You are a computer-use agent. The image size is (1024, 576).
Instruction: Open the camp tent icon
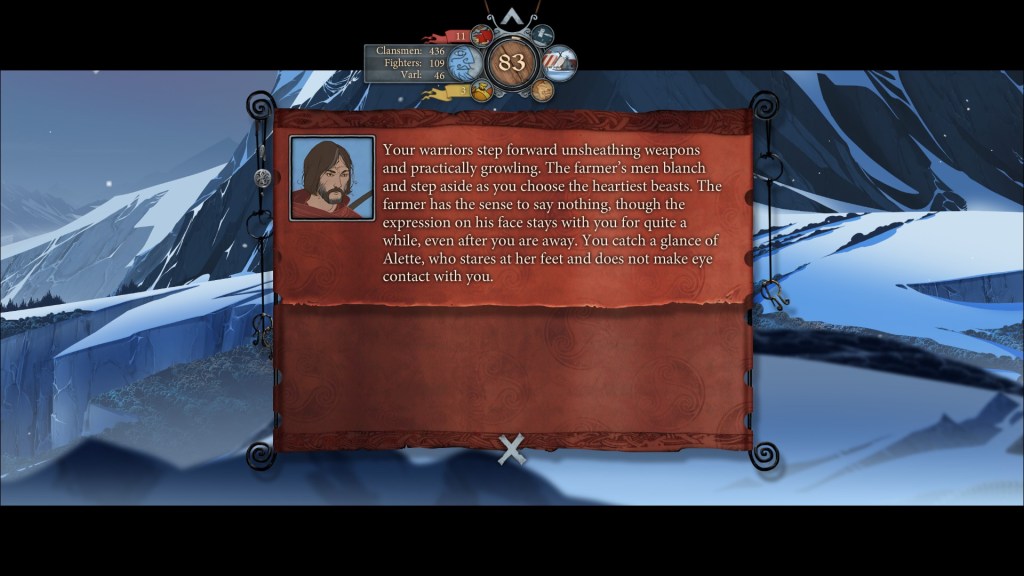[x=560, y=63]
